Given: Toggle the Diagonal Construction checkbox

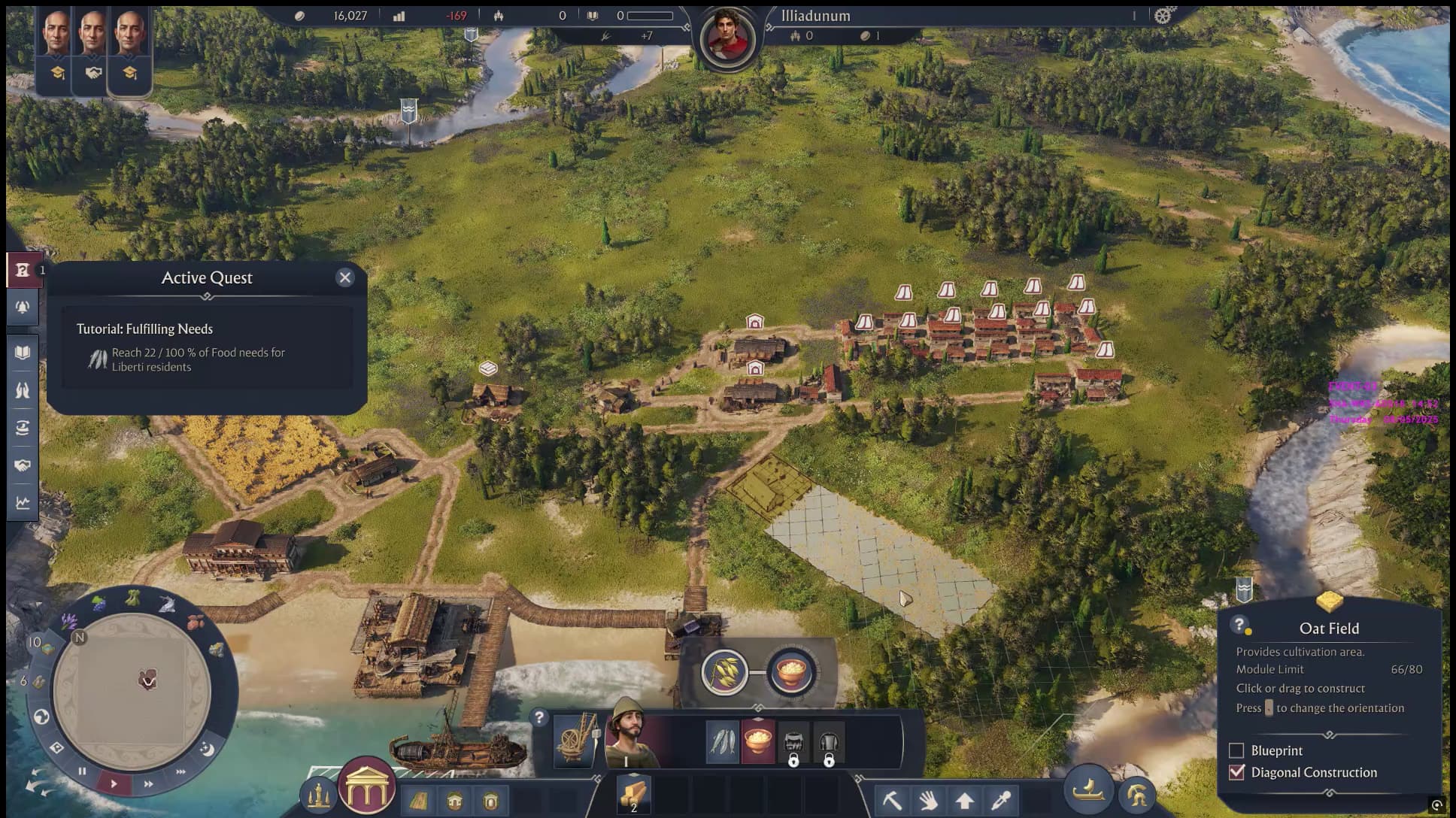Looking at the screenshot, I should click(1236, 772).
